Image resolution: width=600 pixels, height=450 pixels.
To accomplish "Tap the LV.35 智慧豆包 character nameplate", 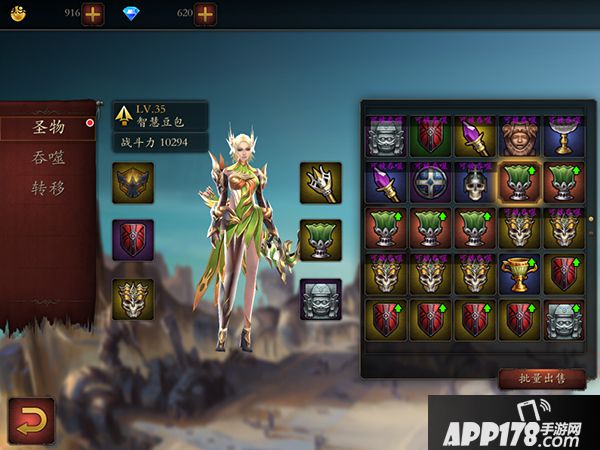I will 160,116.
